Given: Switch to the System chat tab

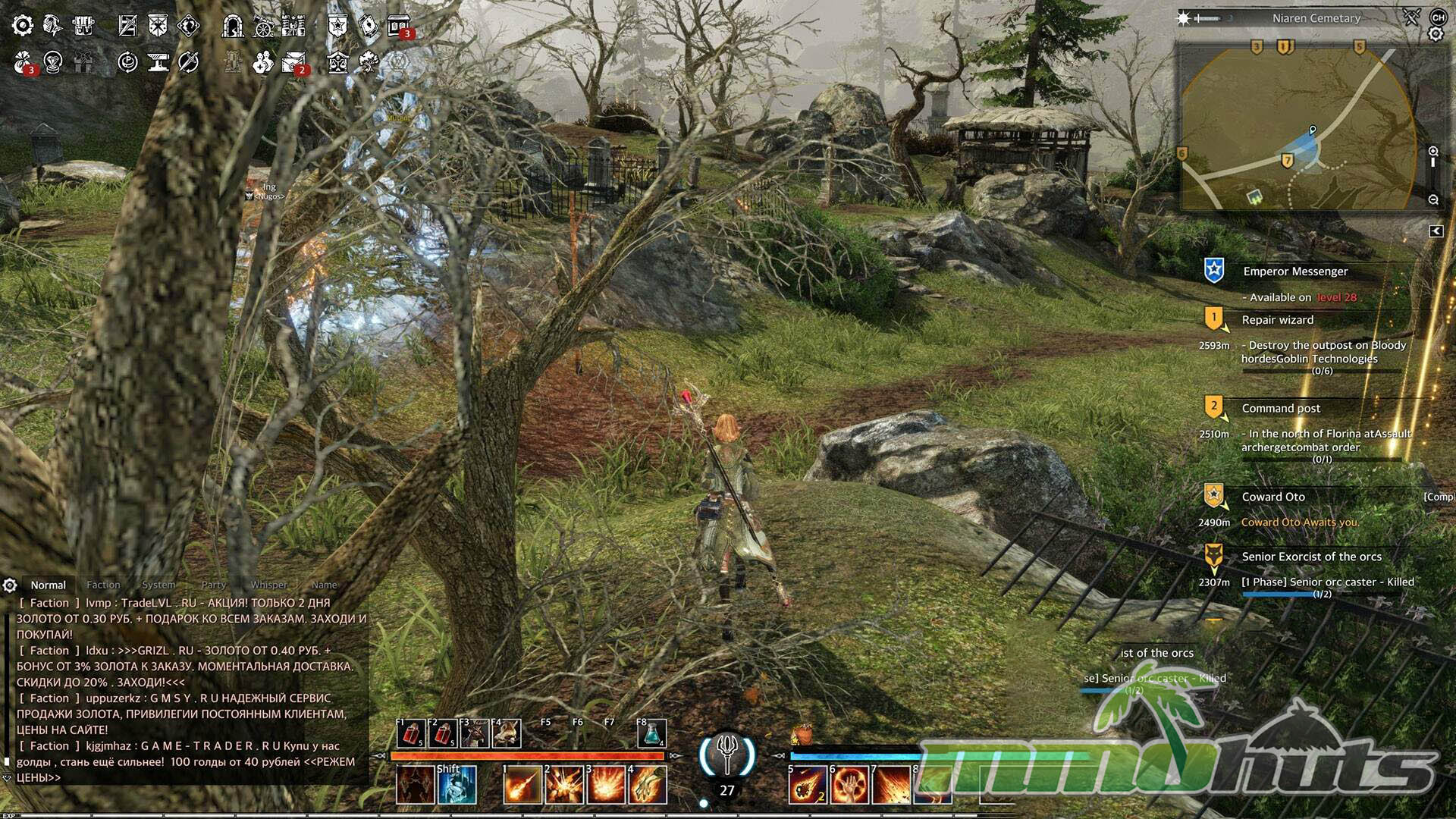Looking at the screenshot, I should pos(158,585).
